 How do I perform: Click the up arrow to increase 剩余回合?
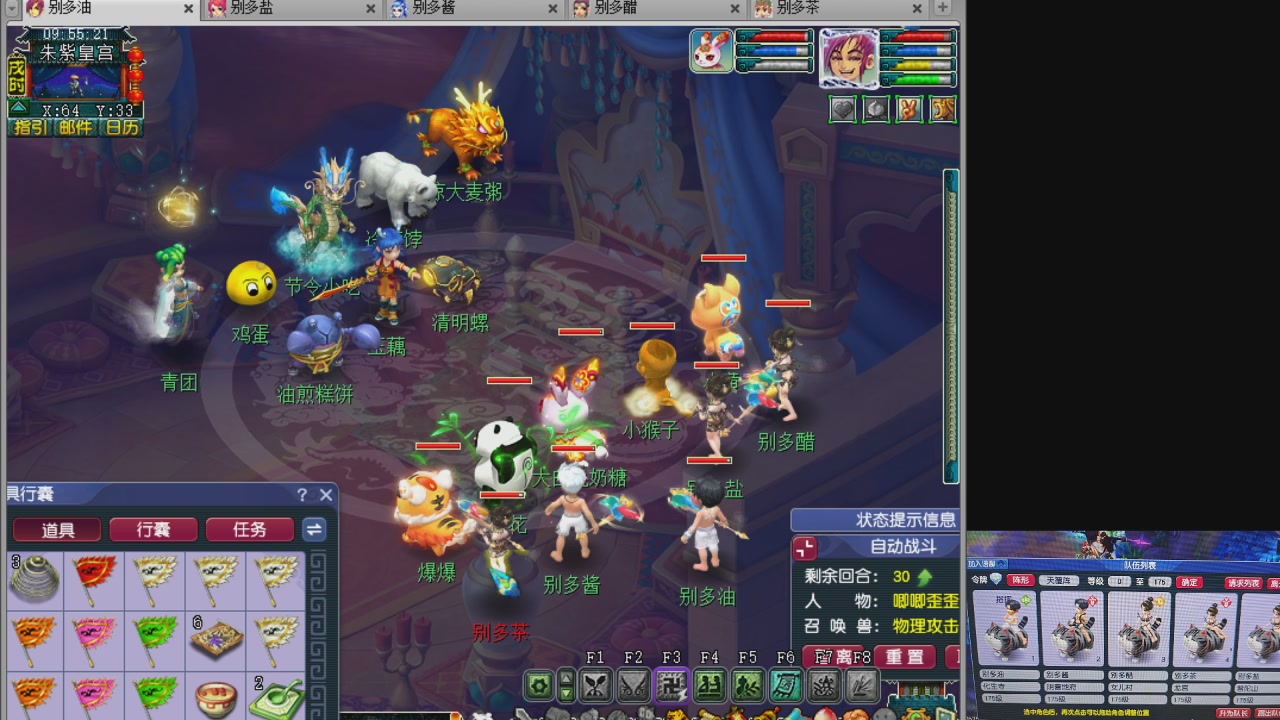923,577
